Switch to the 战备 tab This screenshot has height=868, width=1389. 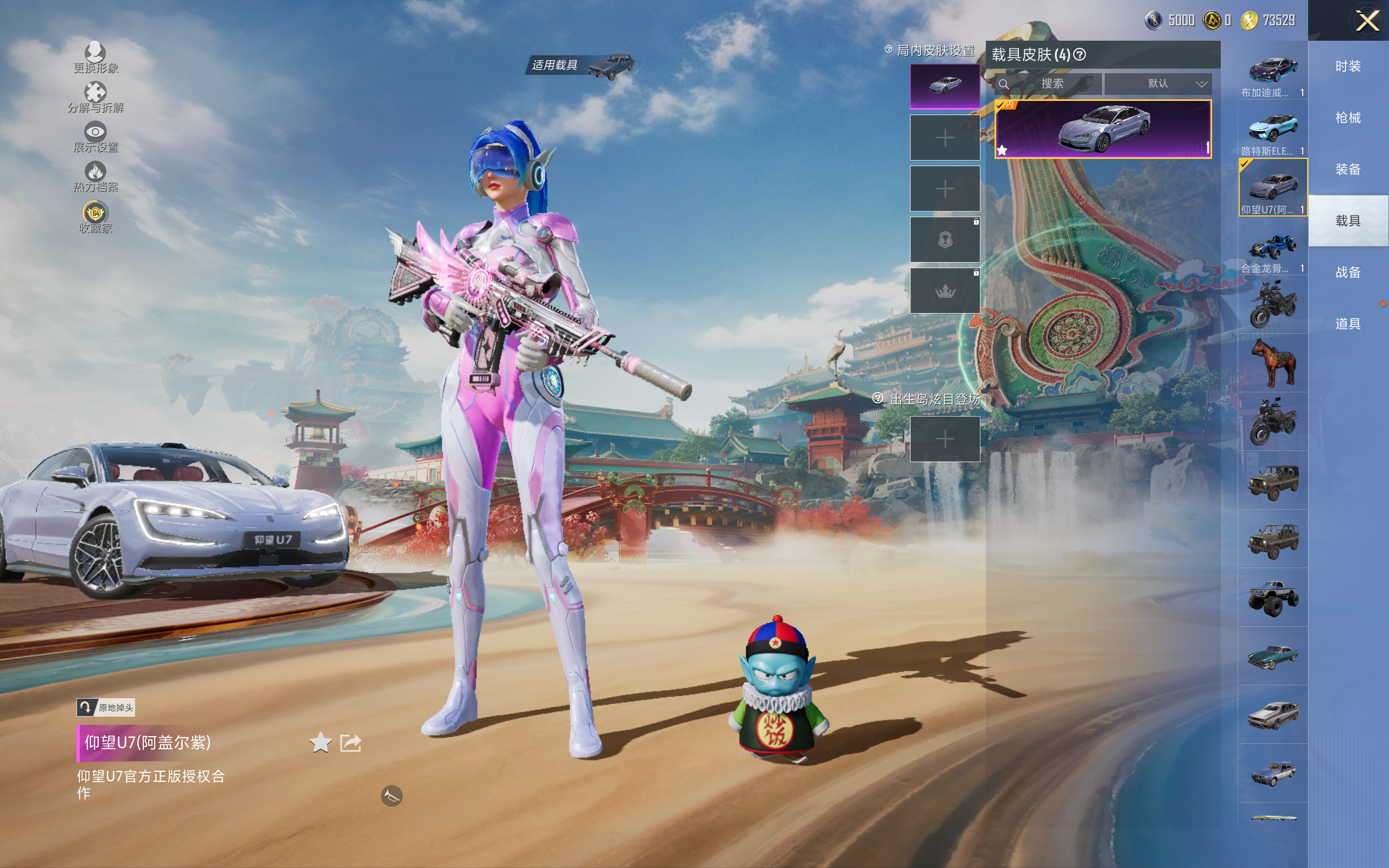(x=1348, y=272)
